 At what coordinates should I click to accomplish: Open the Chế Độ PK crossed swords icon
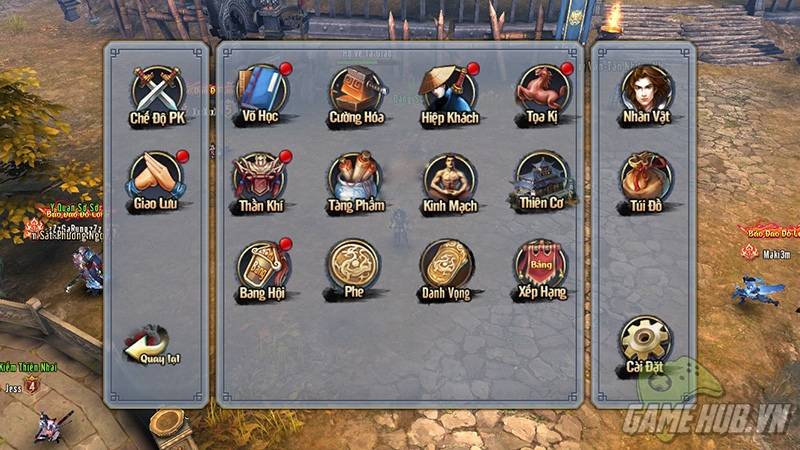point(158,91)
